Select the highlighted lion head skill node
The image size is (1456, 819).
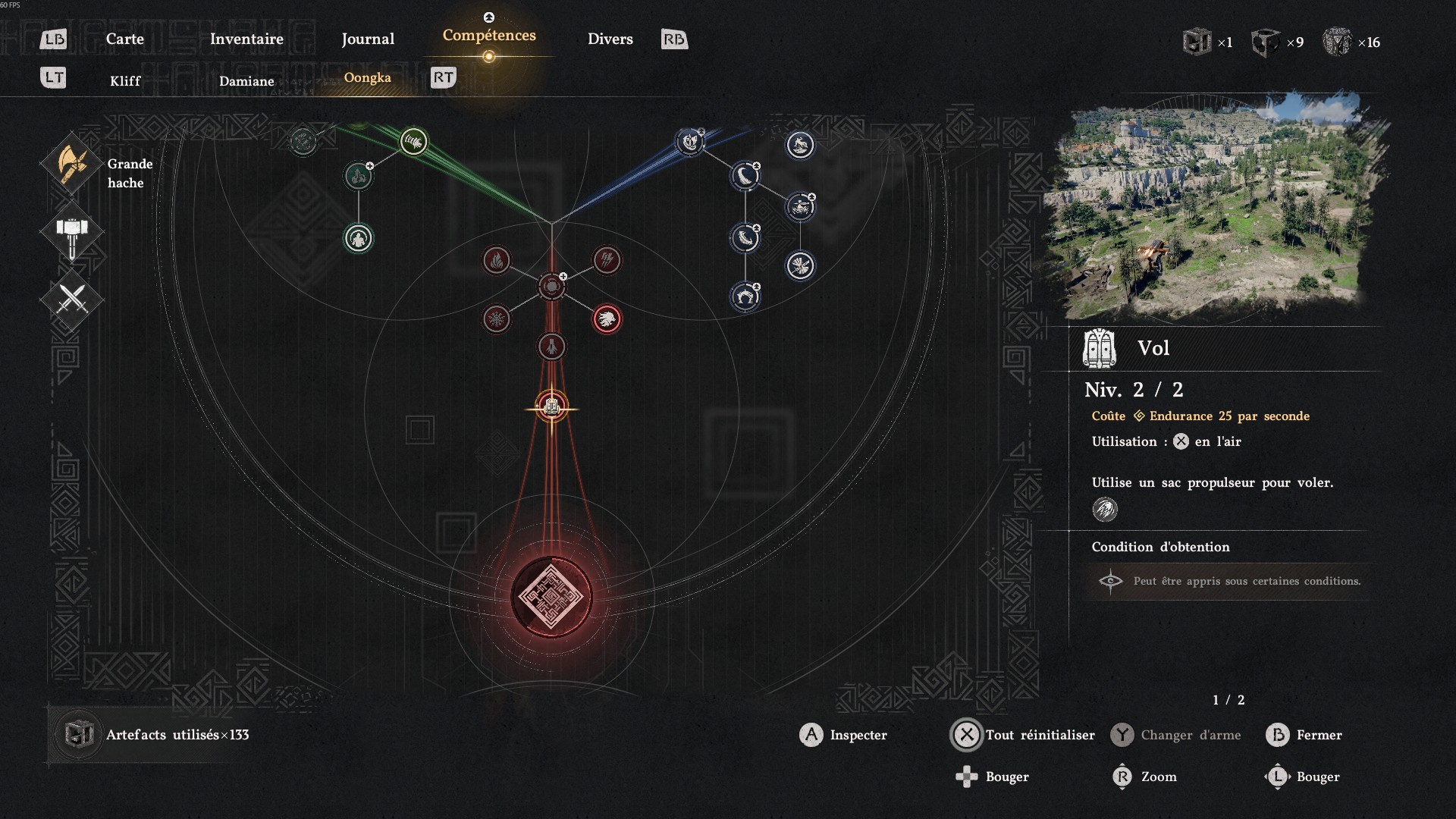point(607,319)
